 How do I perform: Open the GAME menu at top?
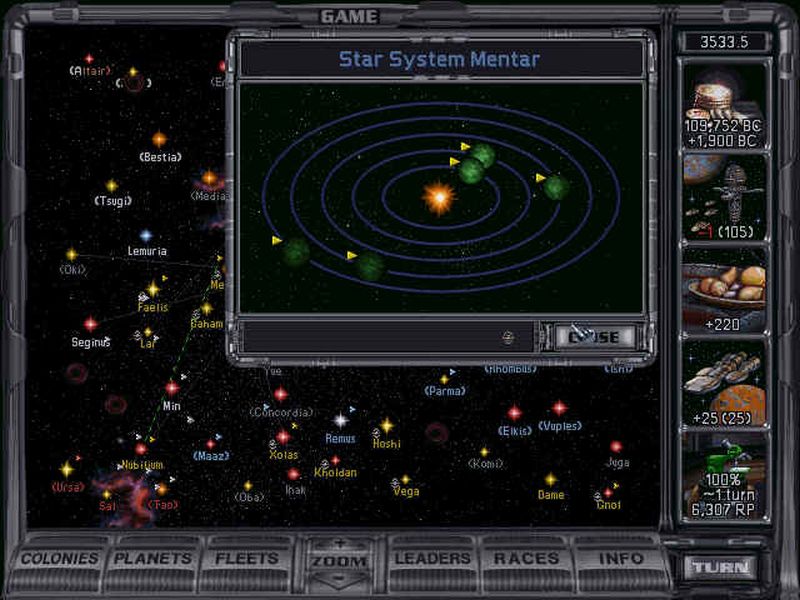(x=349, y=16)
